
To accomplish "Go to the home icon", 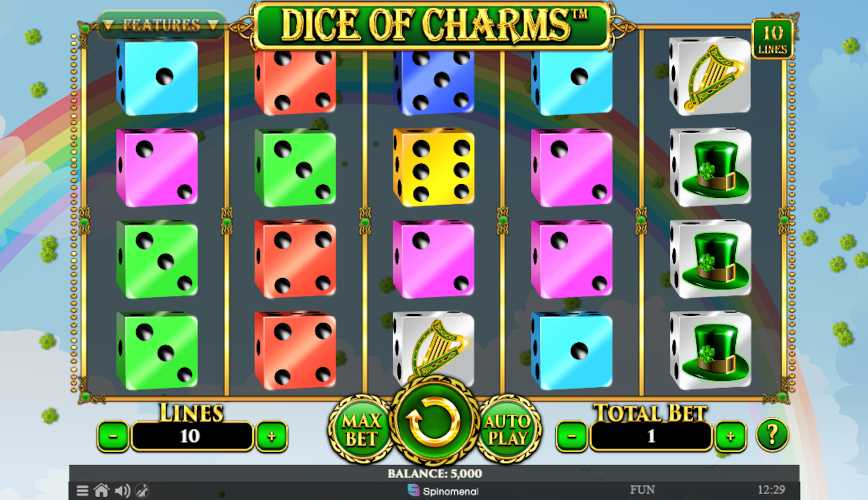I will [101, 491].
